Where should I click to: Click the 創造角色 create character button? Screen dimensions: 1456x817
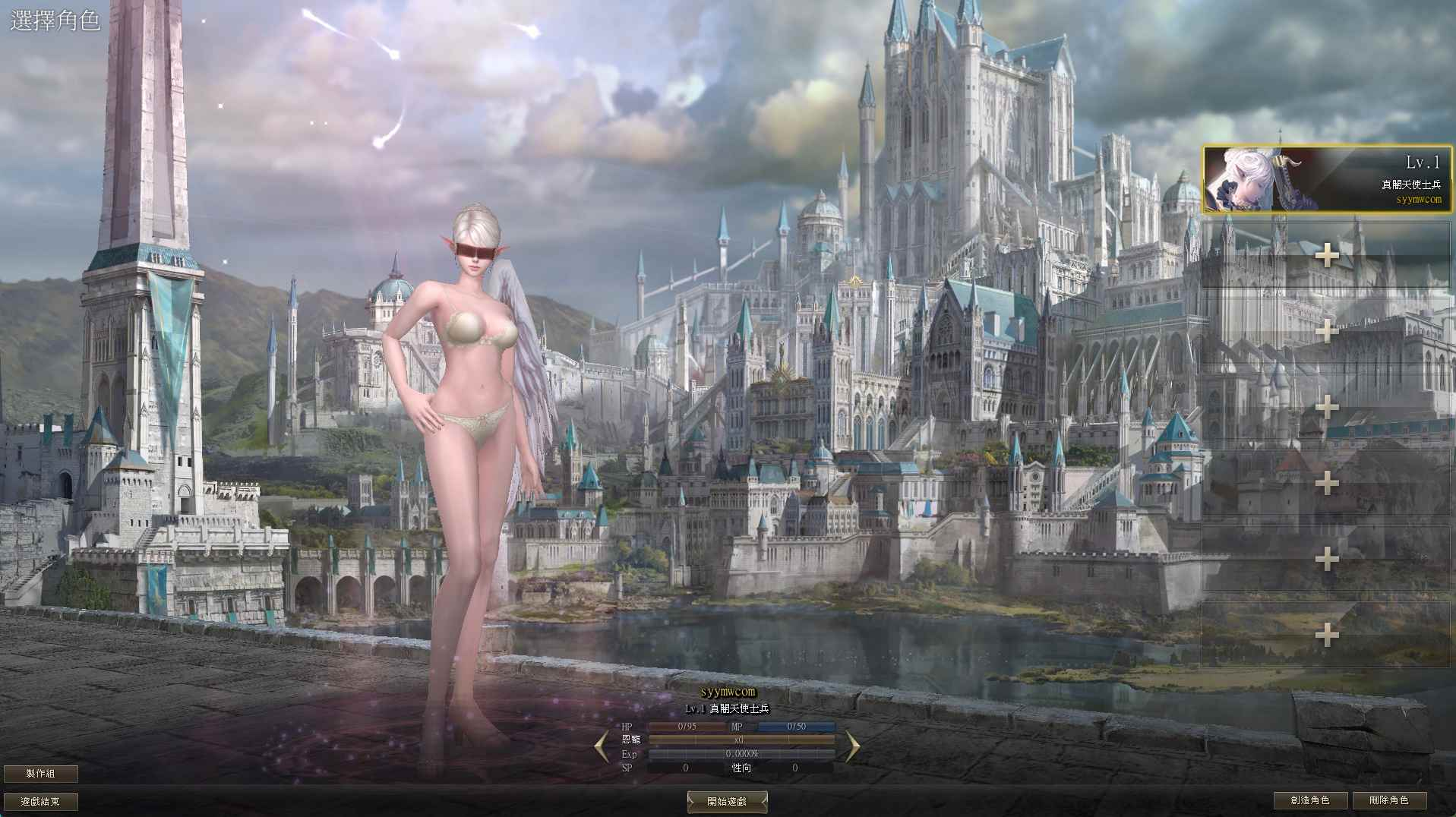click(x=1312, y=800)
